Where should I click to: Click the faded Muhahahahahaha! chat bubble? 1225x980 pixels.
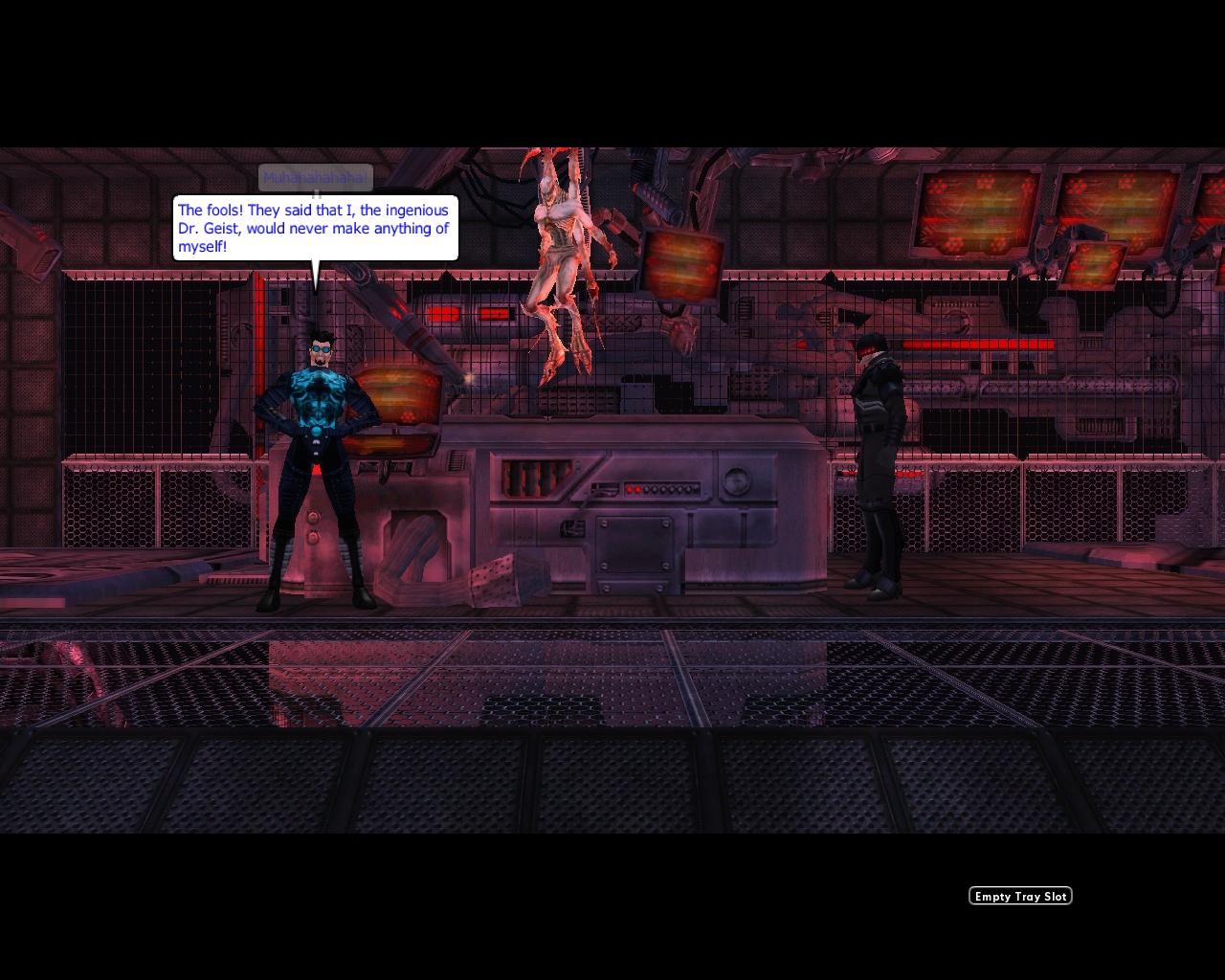pyautogui.click(x=316, y=177)
